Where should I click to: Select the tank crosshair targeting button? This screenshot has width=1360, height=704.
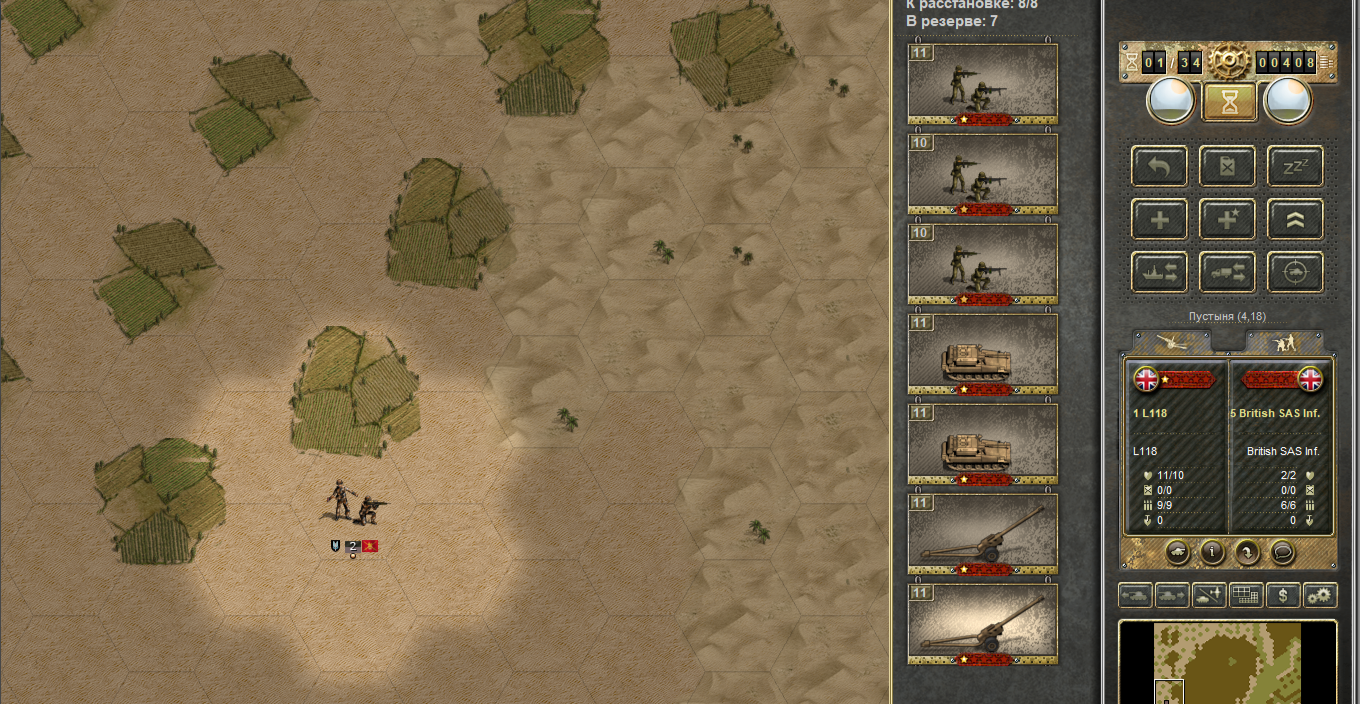(x=1295, y=270)
